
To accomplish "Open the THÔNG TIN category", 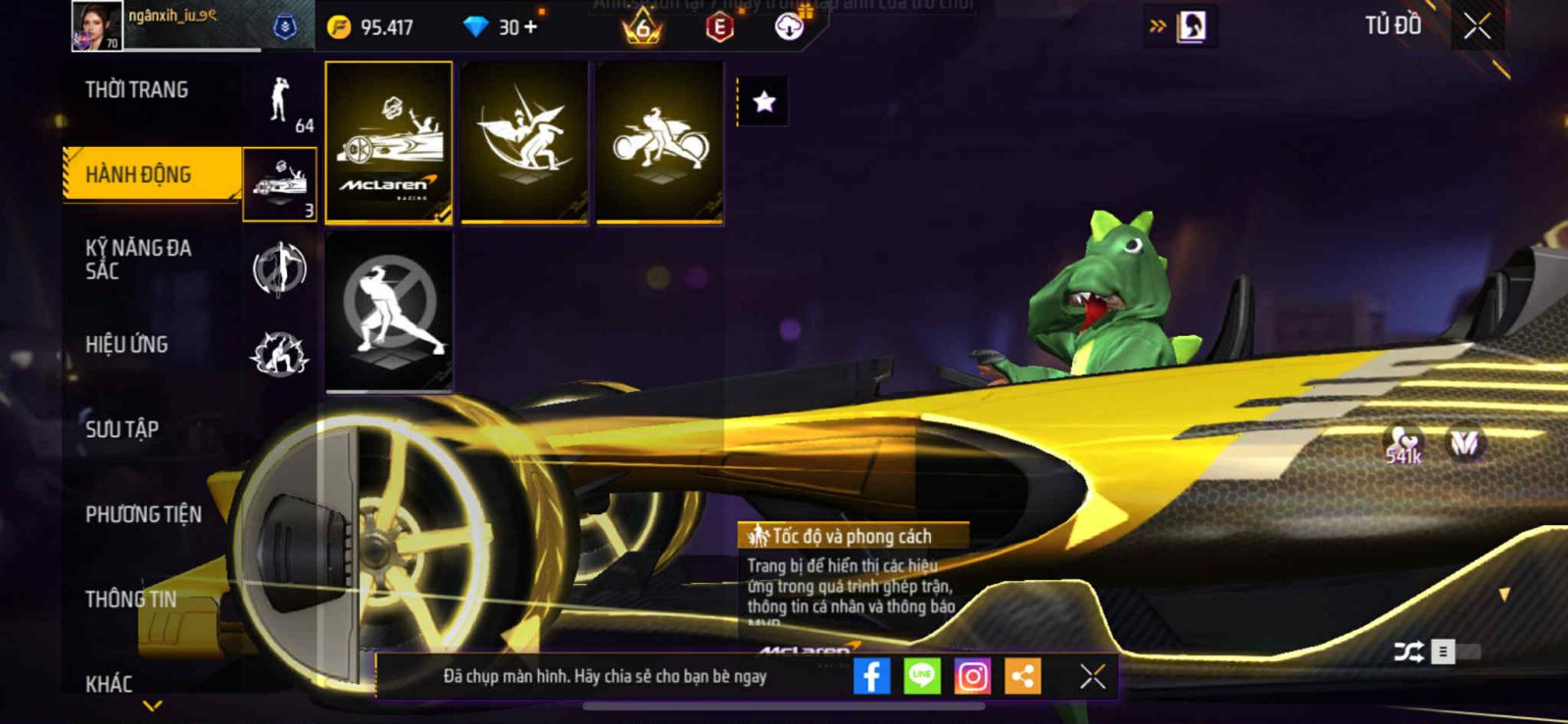I will (x=131, y=599).
